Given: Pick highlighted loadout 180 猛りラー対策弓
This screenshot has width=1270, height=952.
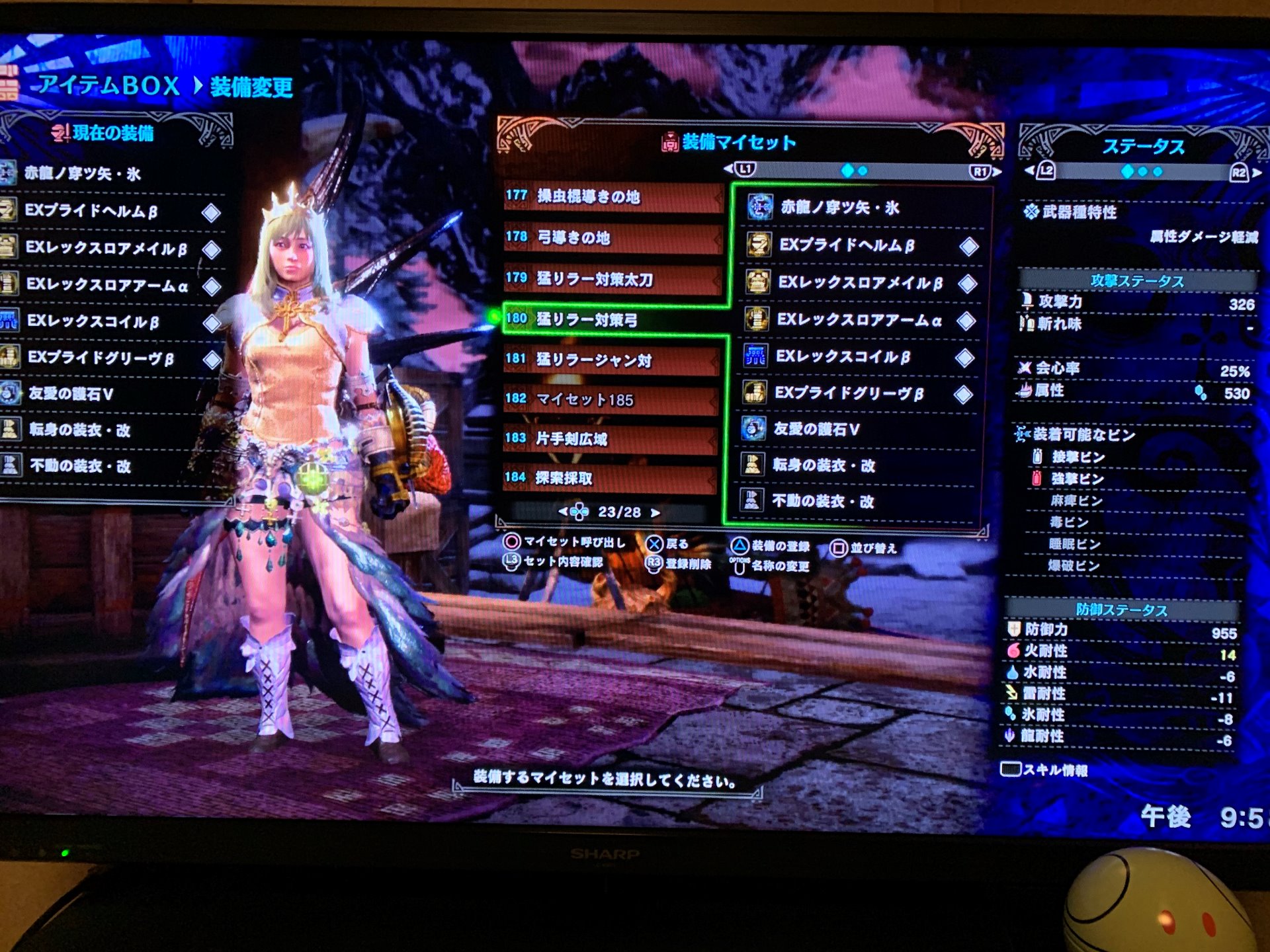Looking at the screenshot, I should pos(612,320).
